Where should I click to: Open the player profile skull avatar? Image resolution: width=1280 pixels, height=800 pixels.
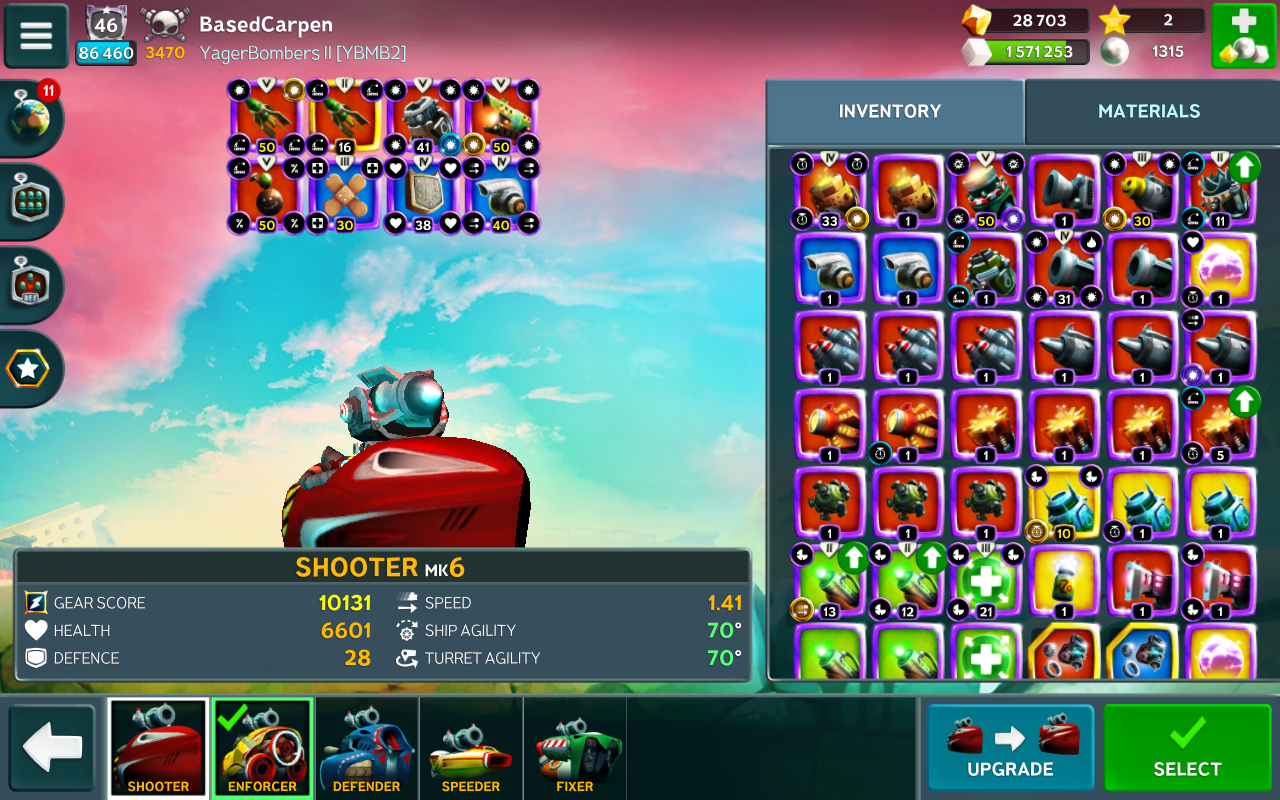point(165,24)
